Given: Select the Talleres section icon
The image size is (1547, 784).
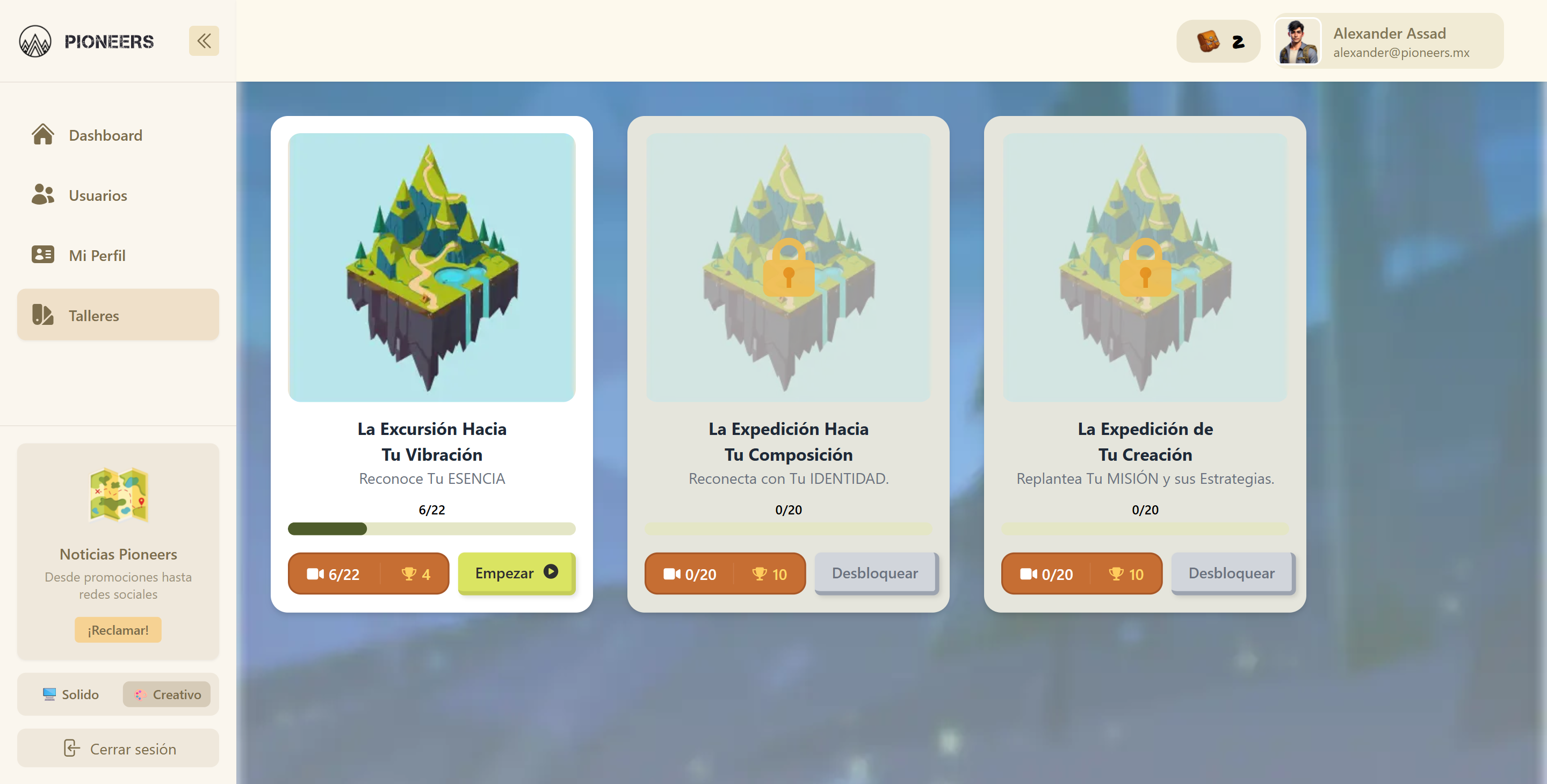Looking at the screenshot, I should pyautogui.click(x=42, y=315).
